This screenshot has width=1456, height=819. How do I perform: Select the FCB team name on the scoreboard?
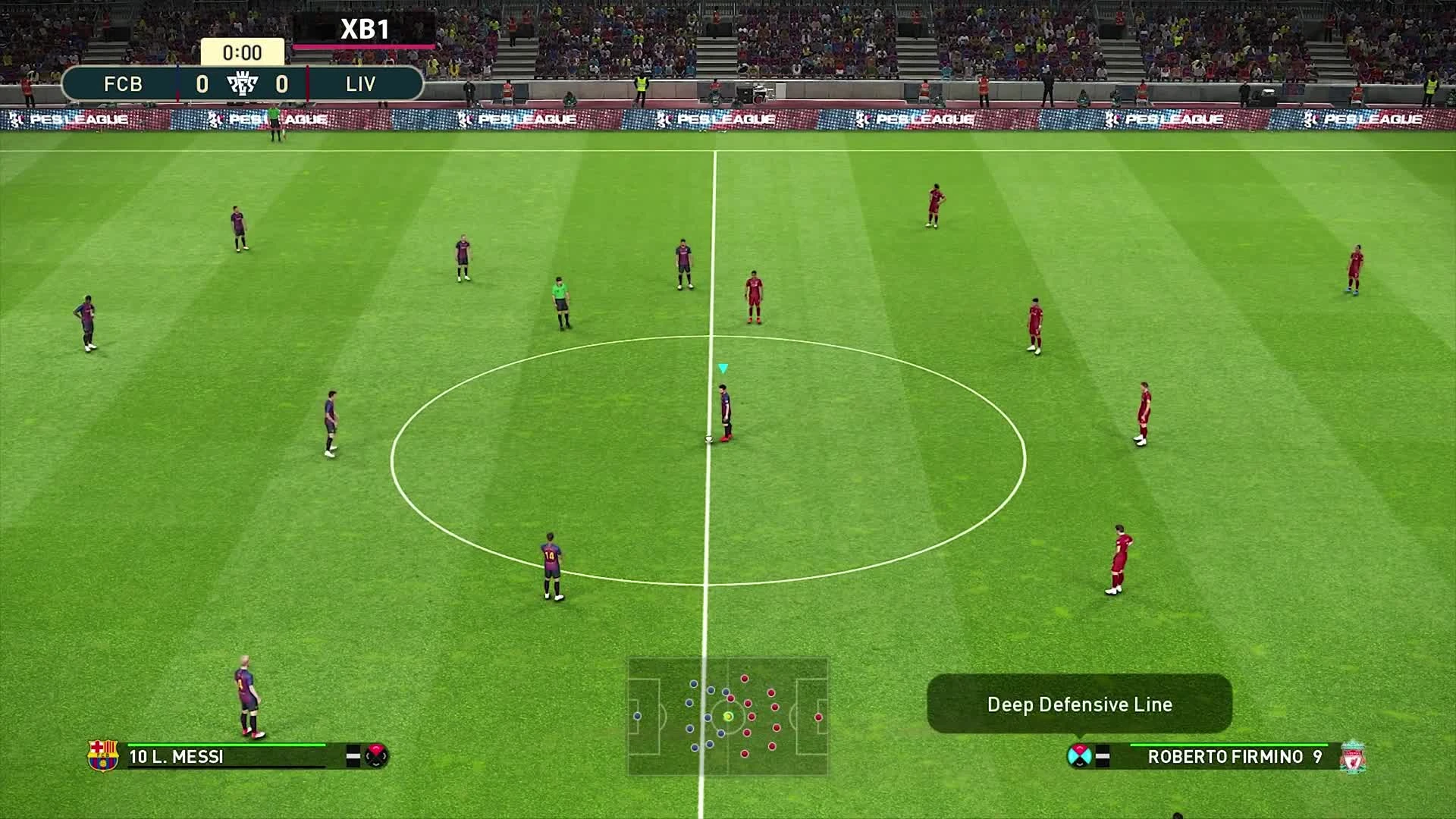124,84
